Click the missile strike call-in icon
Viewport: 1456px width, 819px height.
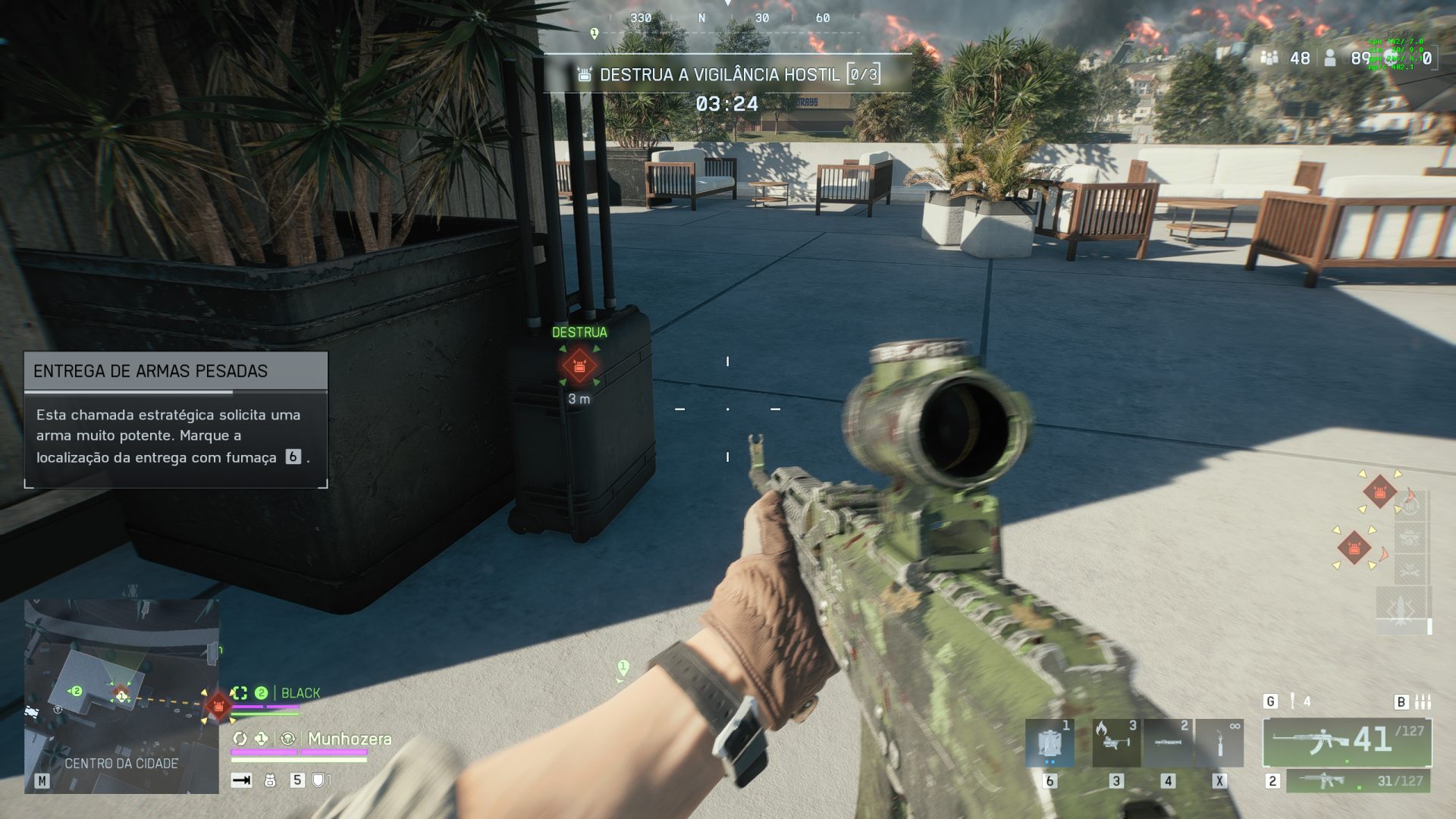click(1401, 609)
